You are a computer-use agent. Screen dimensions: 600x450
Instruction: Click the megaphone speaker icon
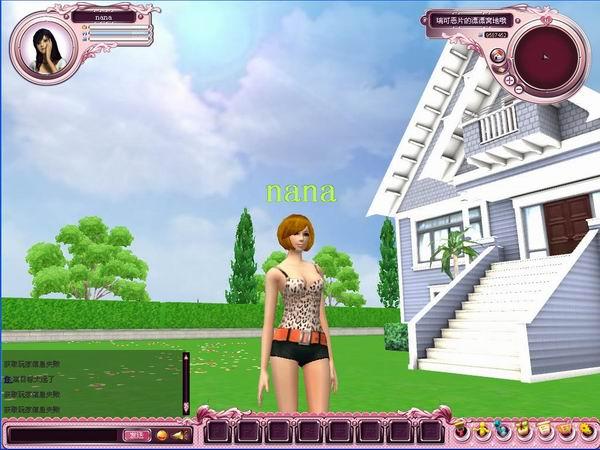coord(178,435)
